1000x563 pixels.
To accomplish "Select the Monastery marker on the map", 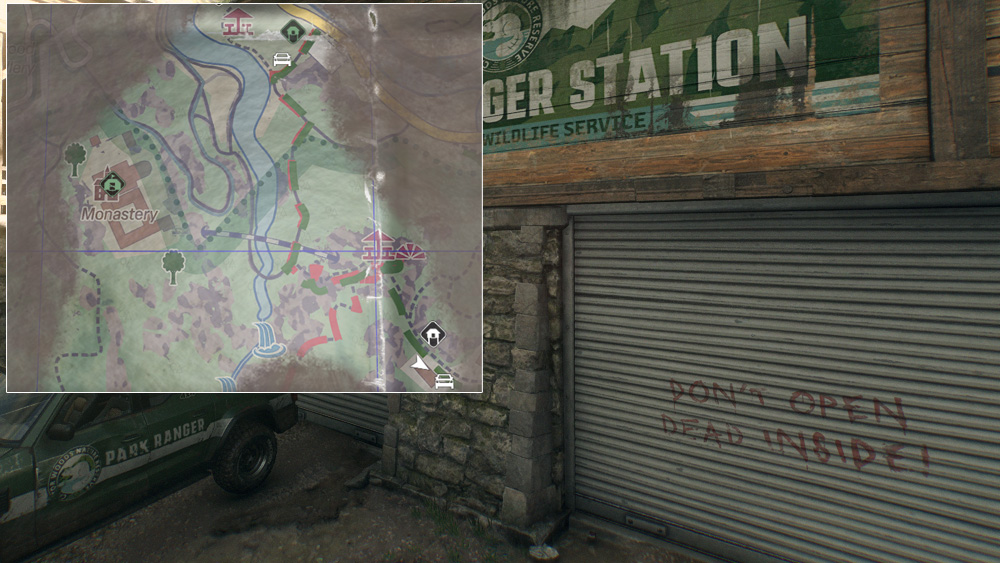I will pos(110,184).
